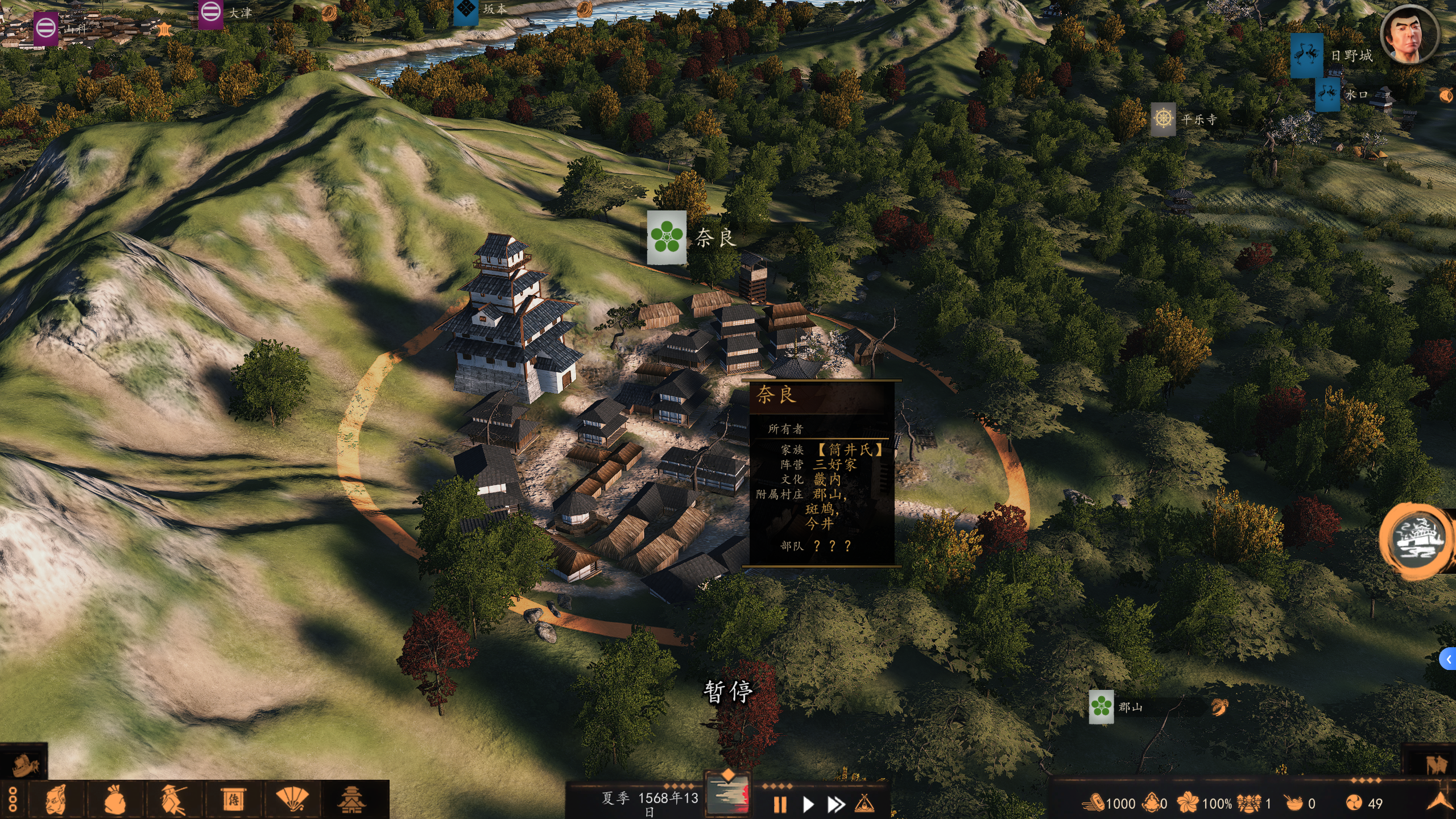Click the three-coins menu button

click(x=13, y=800)
